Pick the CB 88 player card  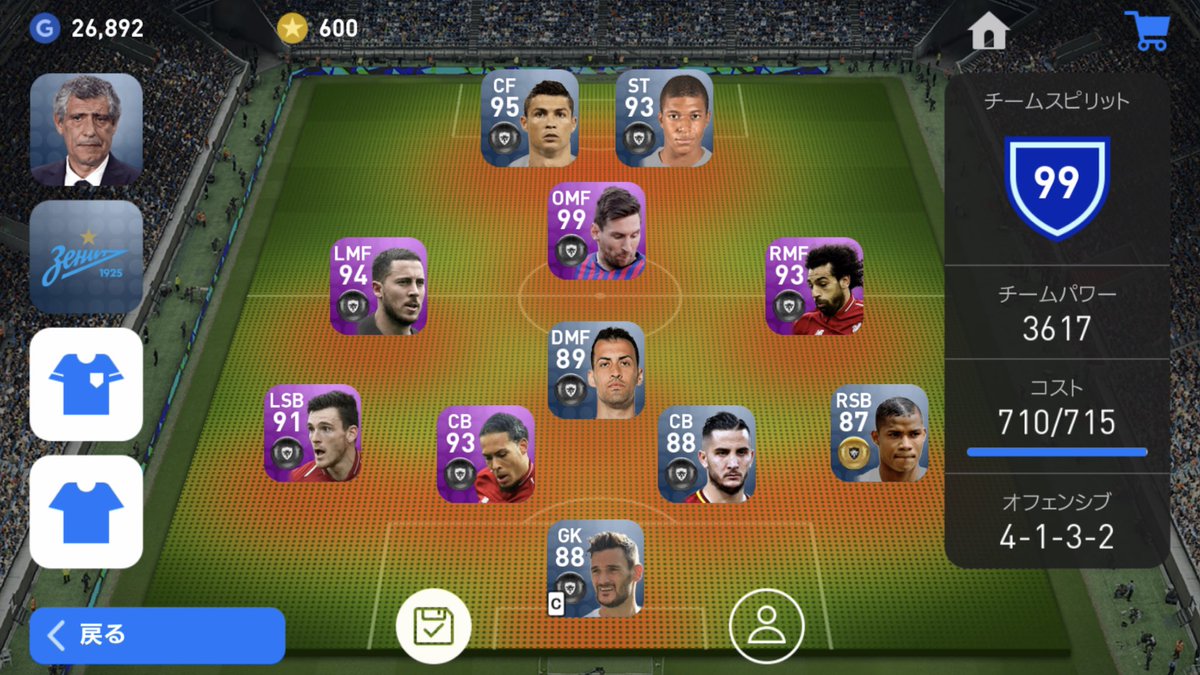point(706,454)
